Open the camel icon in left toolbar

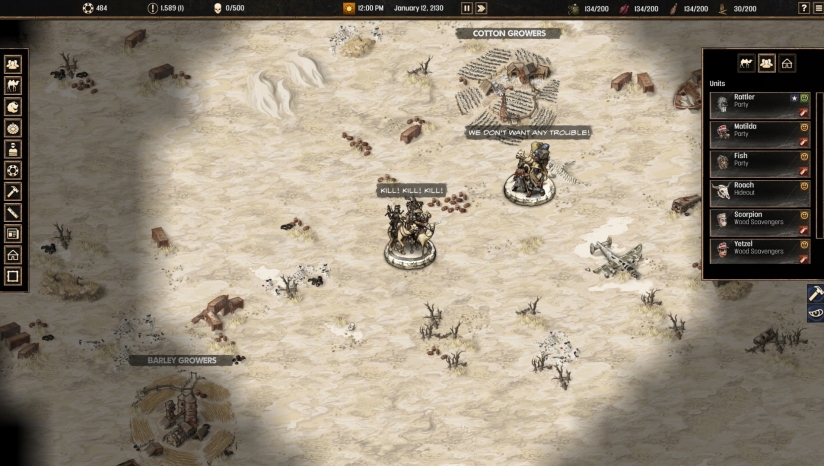pyautogui.click(x=13, y=85)
